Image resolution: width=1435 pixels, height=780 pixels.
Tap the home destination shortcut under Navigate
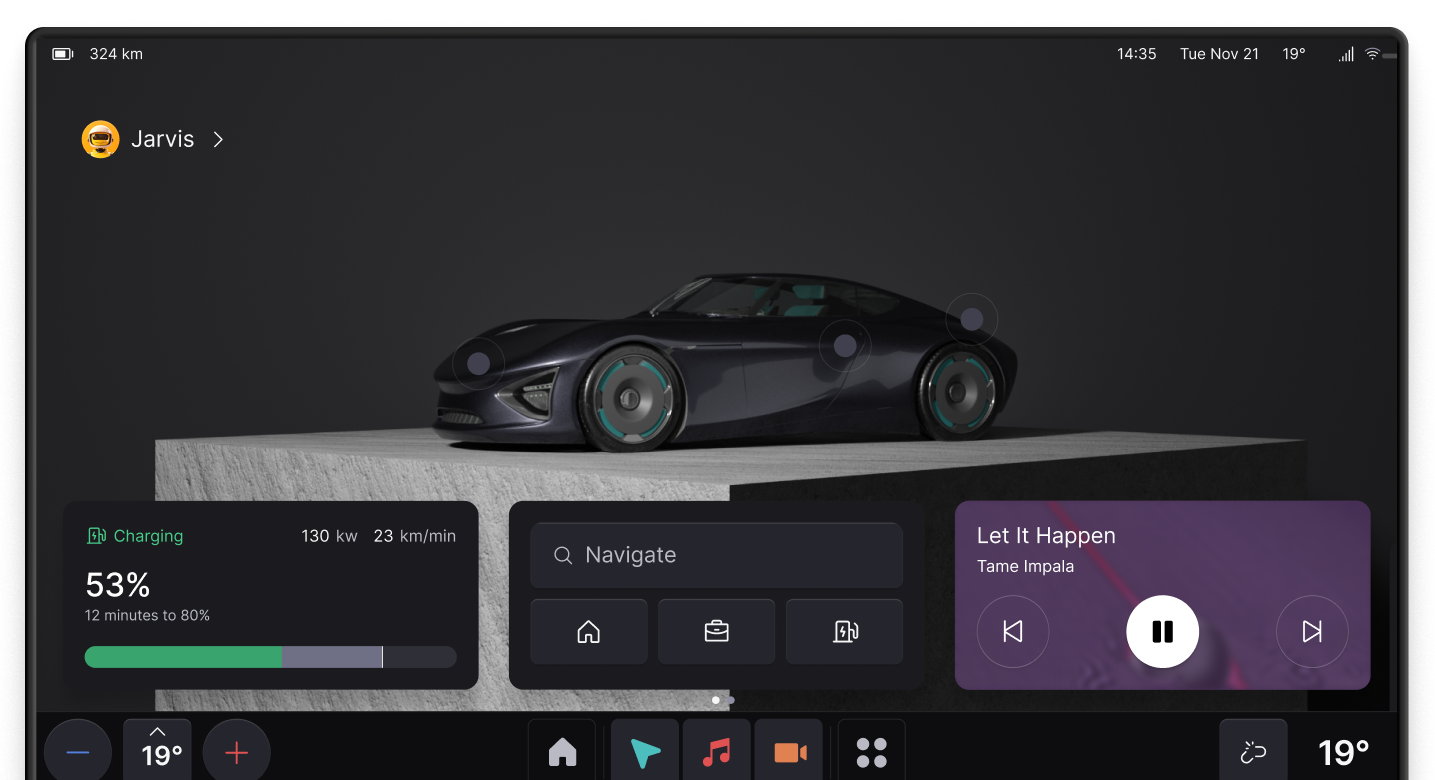tap(589, 631)
